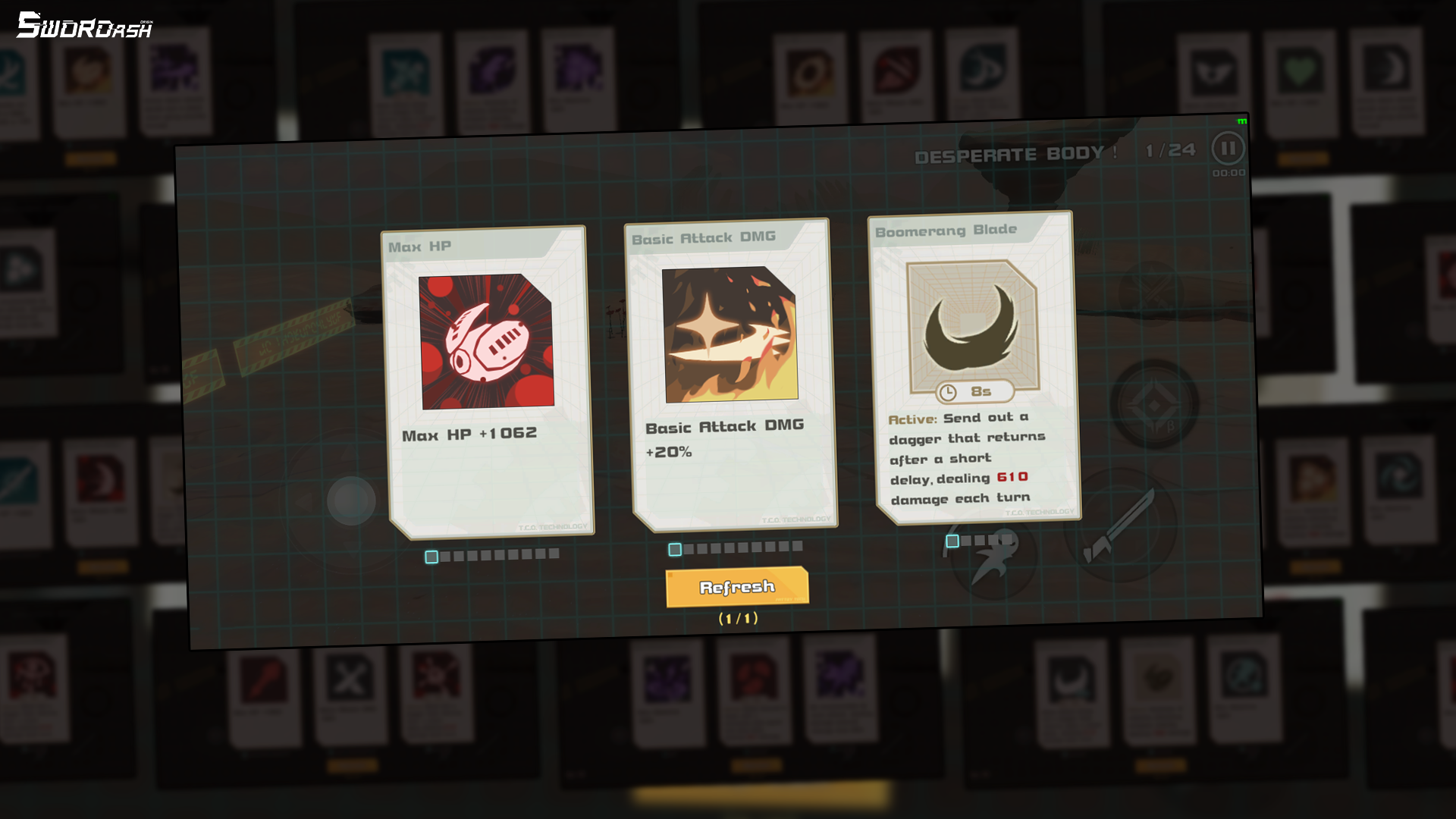This screenshot has width=1456, height=819.
Task: Click the 00:00 timer display
Action: [1228, 173]
